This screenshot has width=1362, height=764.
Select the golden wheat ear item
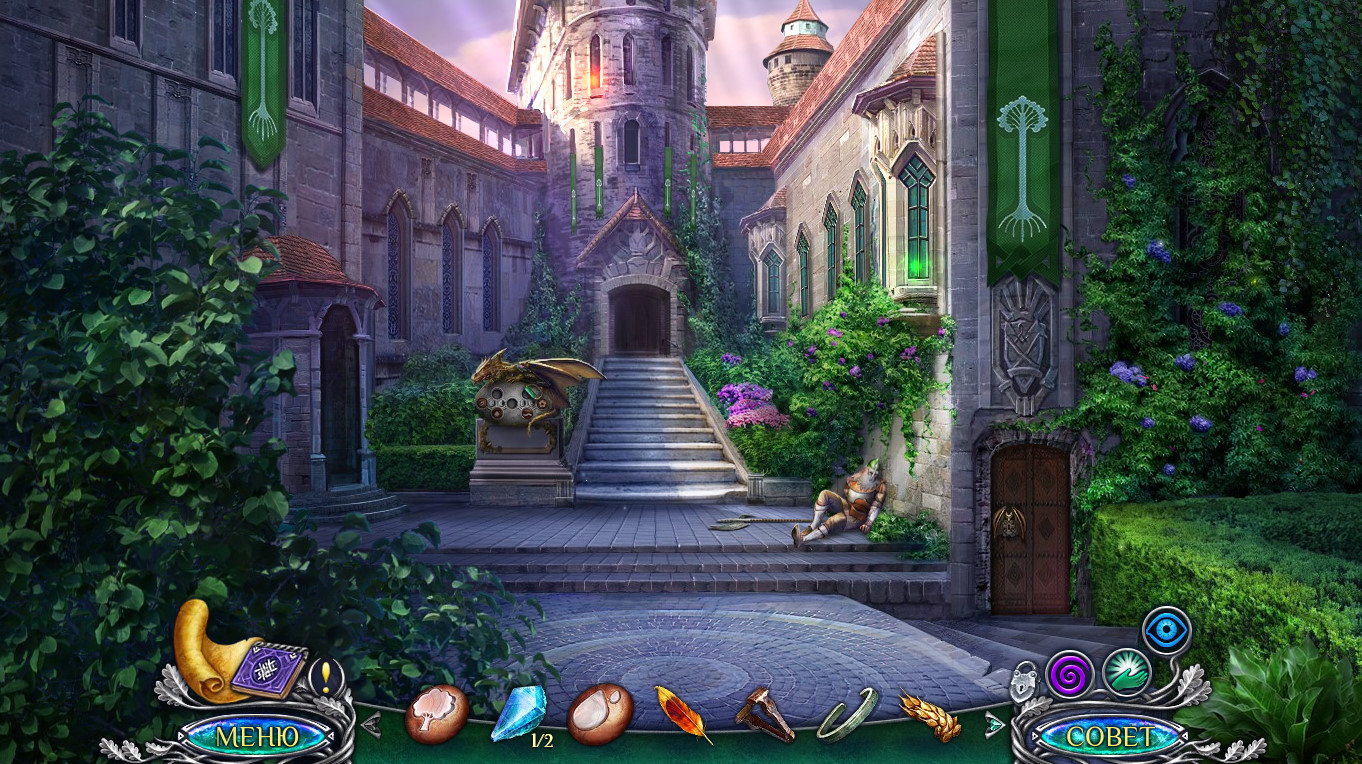pyautogui.click(x=929, y=716)
